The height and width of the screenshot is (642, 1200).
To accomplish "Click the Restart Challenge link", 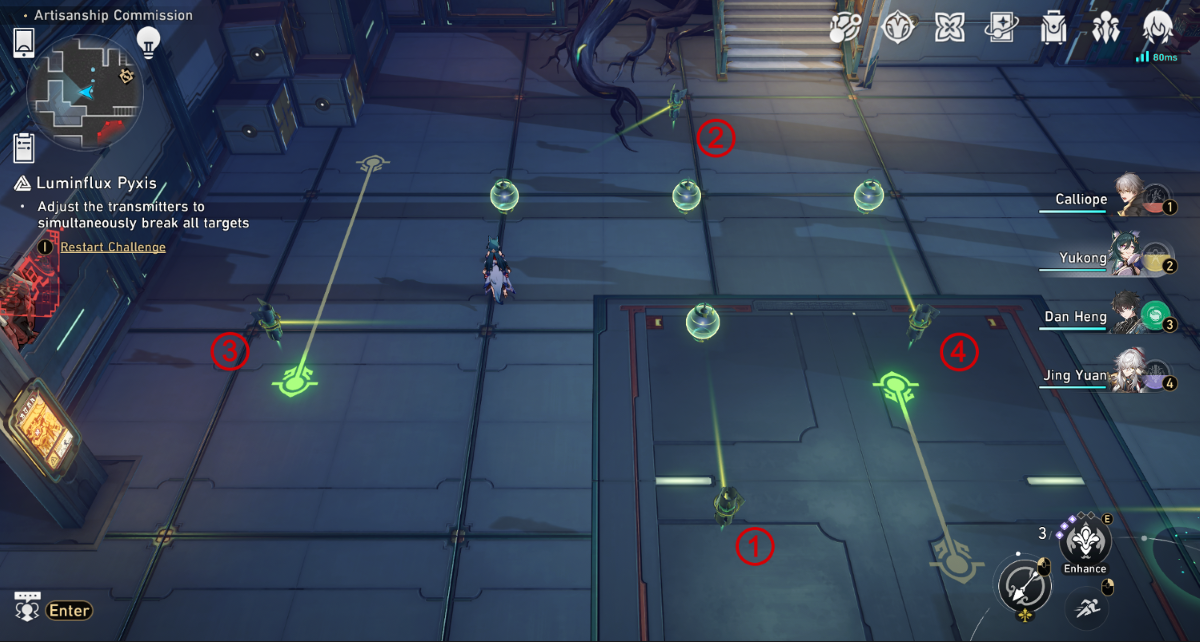I will click(112, 247).
